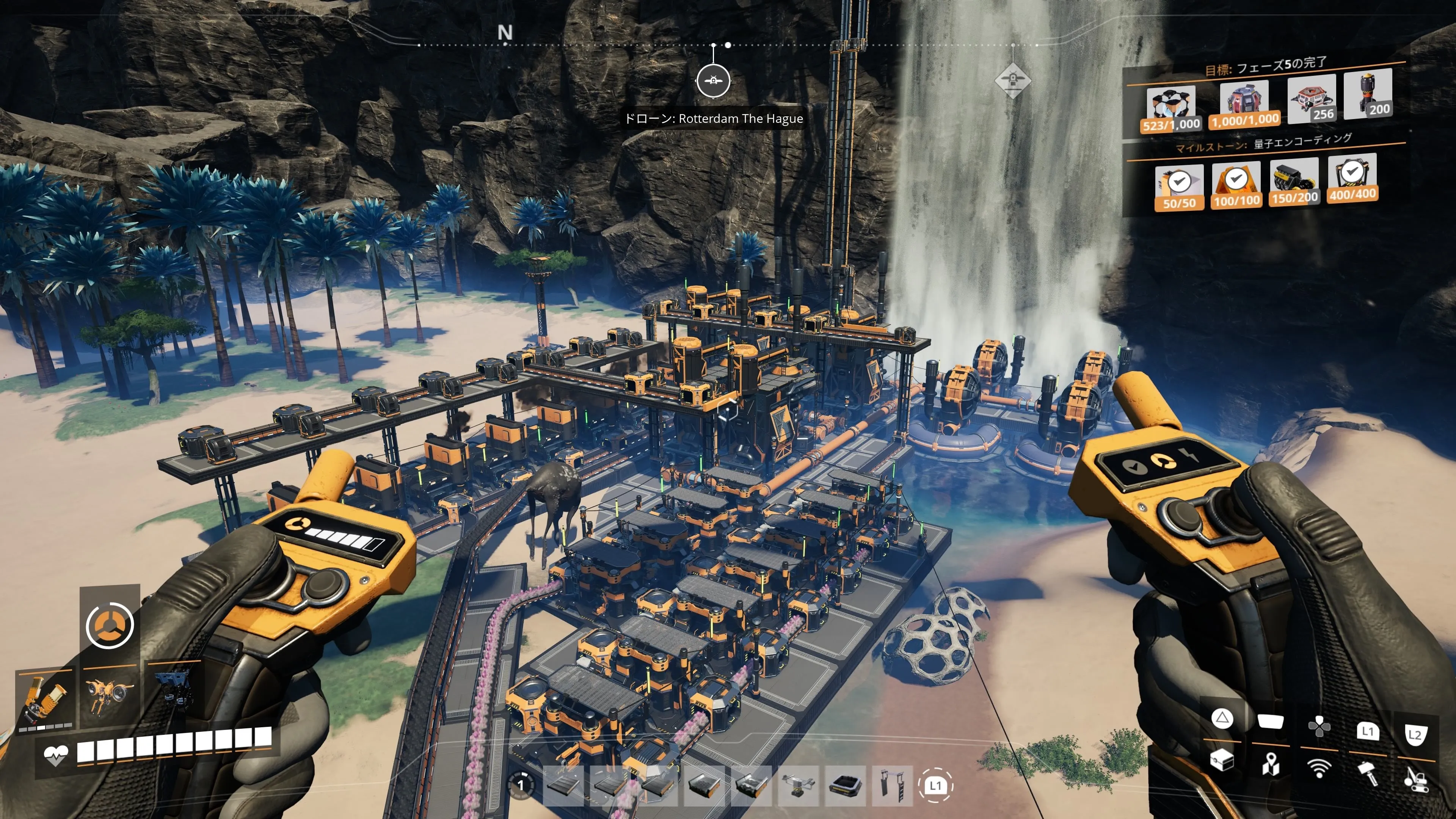Viewport: 1456px width, 819px height.
Task: Select the ladder hotbar slot
Action: pos(892,785)
